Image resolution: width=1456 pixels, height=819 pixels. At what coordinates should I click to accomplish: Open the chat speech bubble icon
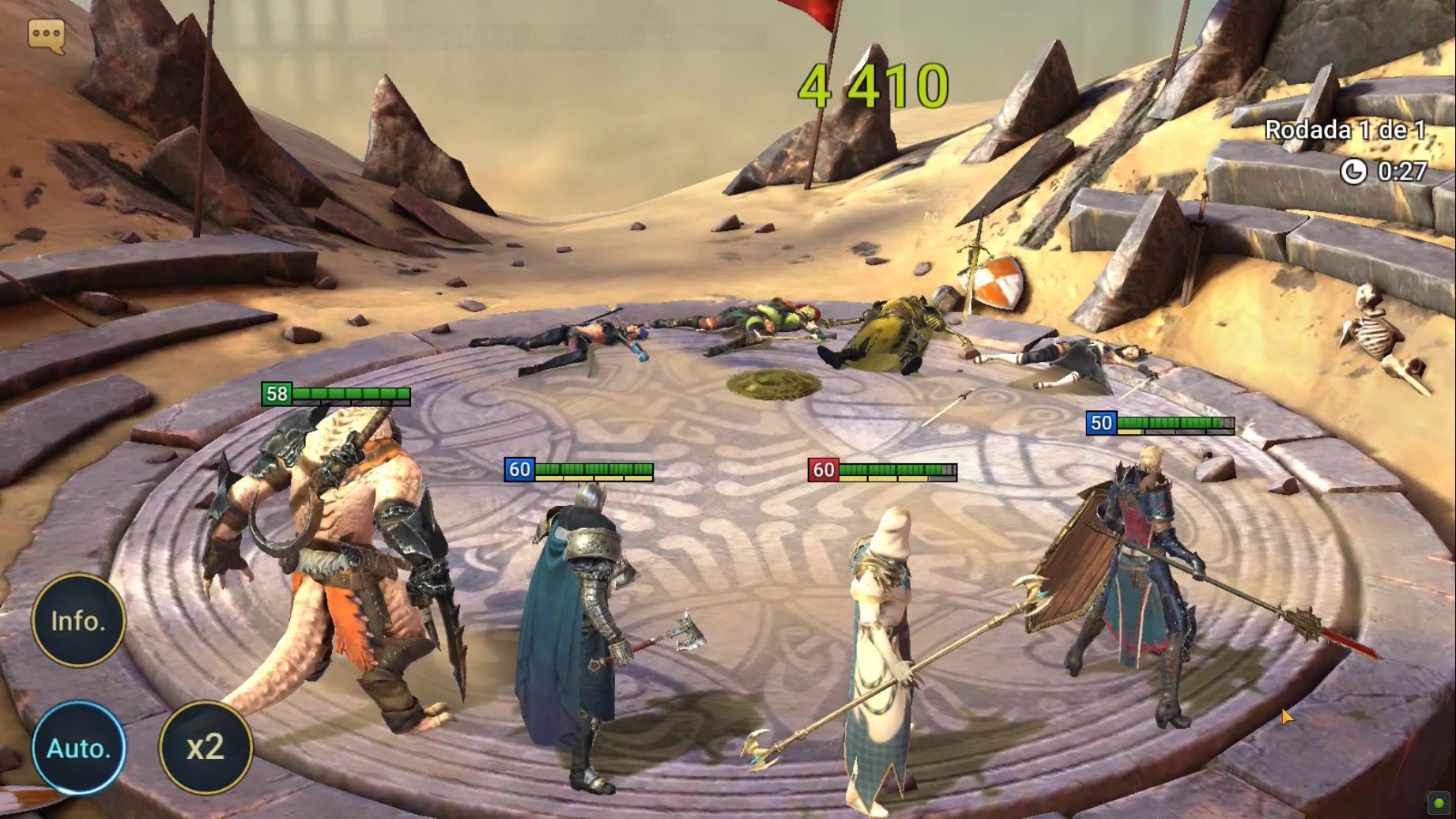[46, 36]
